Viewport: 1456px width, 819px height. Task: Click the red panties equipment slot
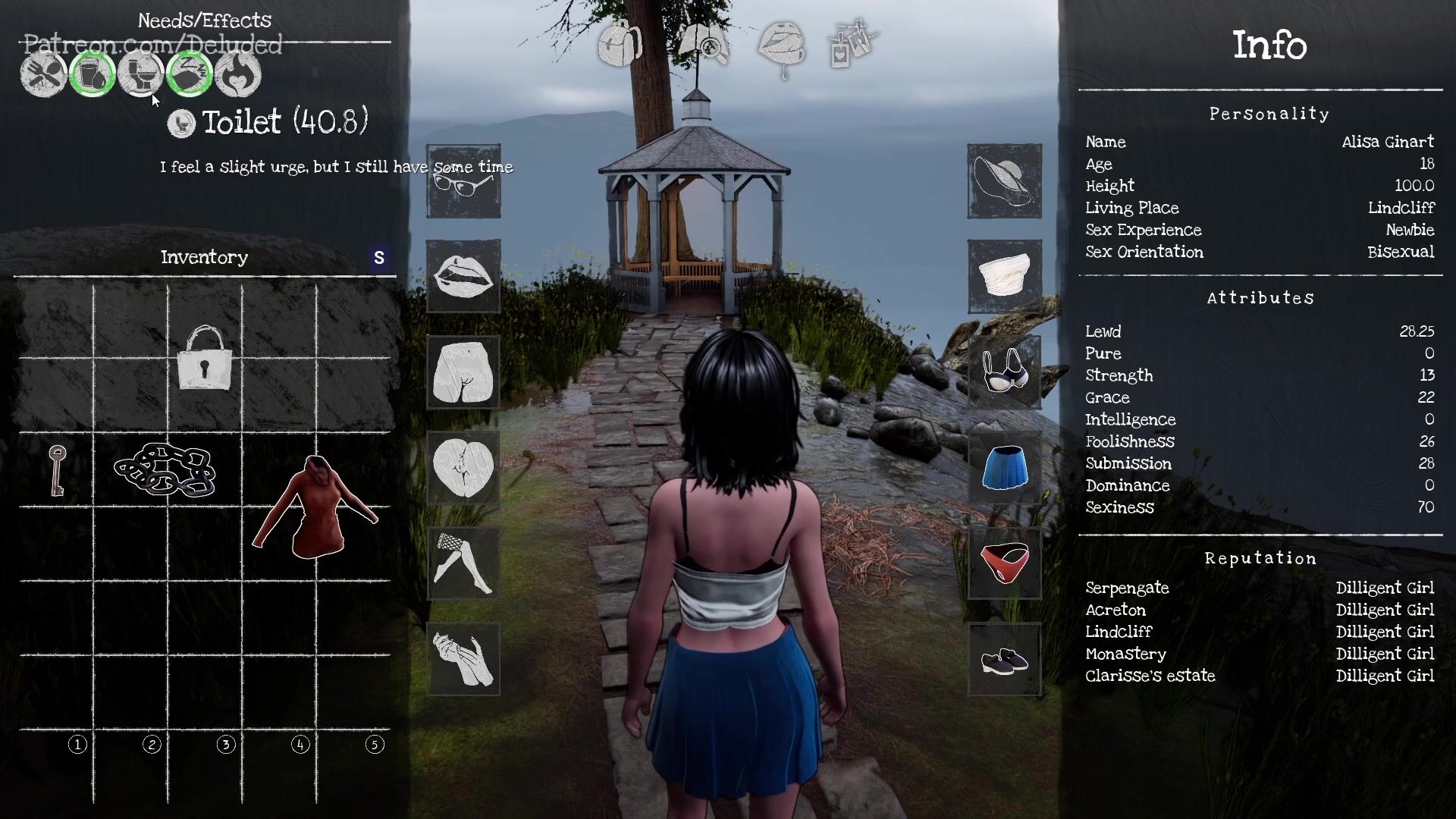pyautogui.click(x=1004, y=563)
